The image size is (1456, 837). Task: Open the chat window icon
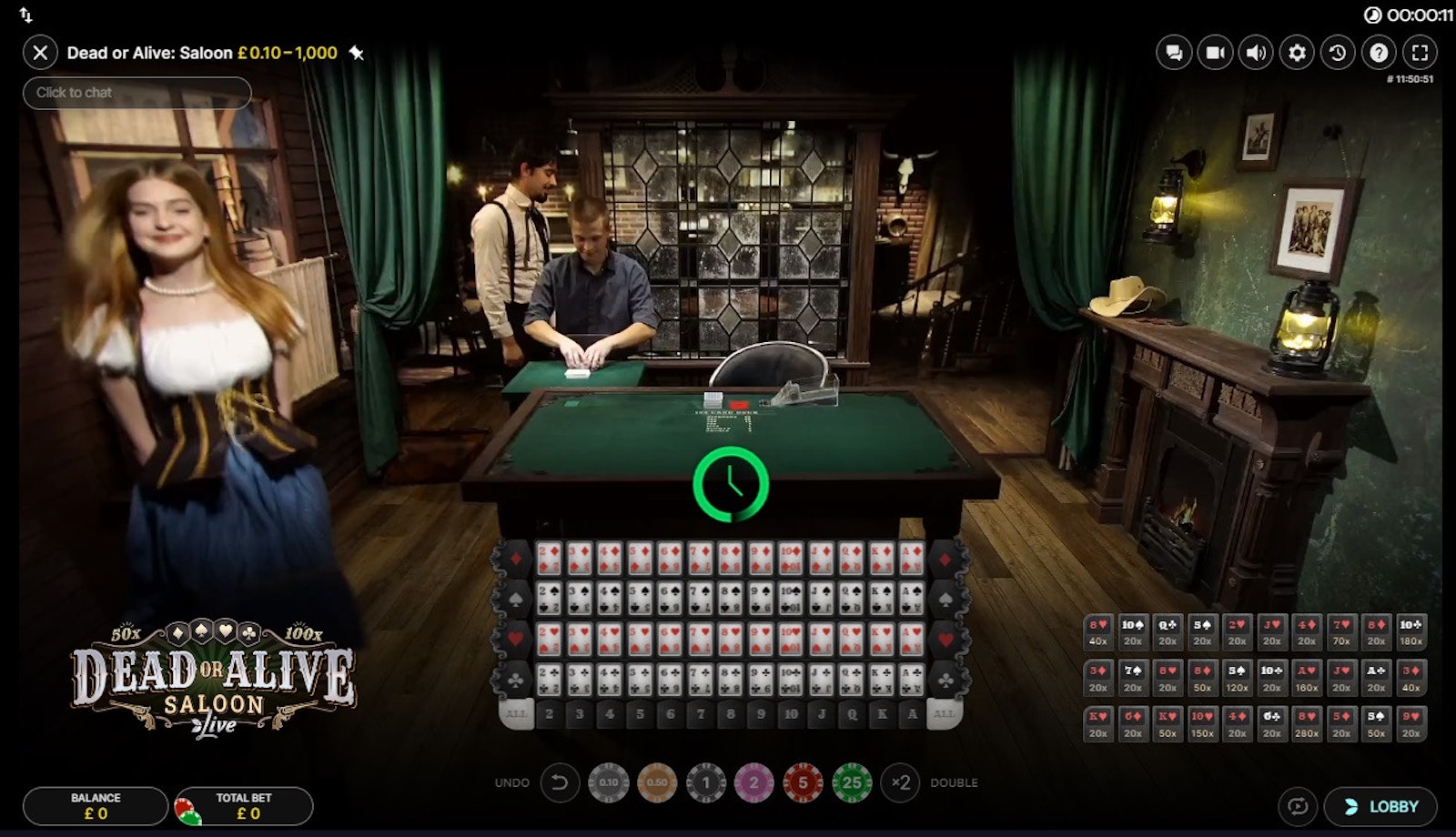(1174, 53)
